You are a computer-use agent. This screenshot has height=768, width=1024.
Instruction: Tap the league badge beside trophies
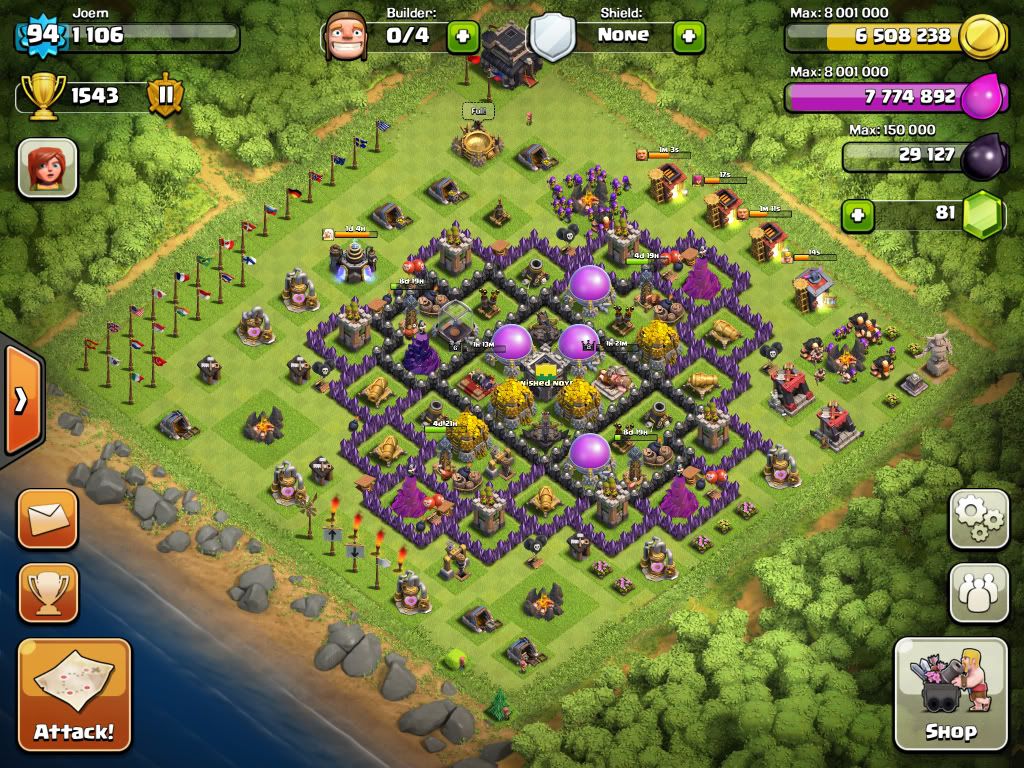pyautogui.click(x=165, y=96)
